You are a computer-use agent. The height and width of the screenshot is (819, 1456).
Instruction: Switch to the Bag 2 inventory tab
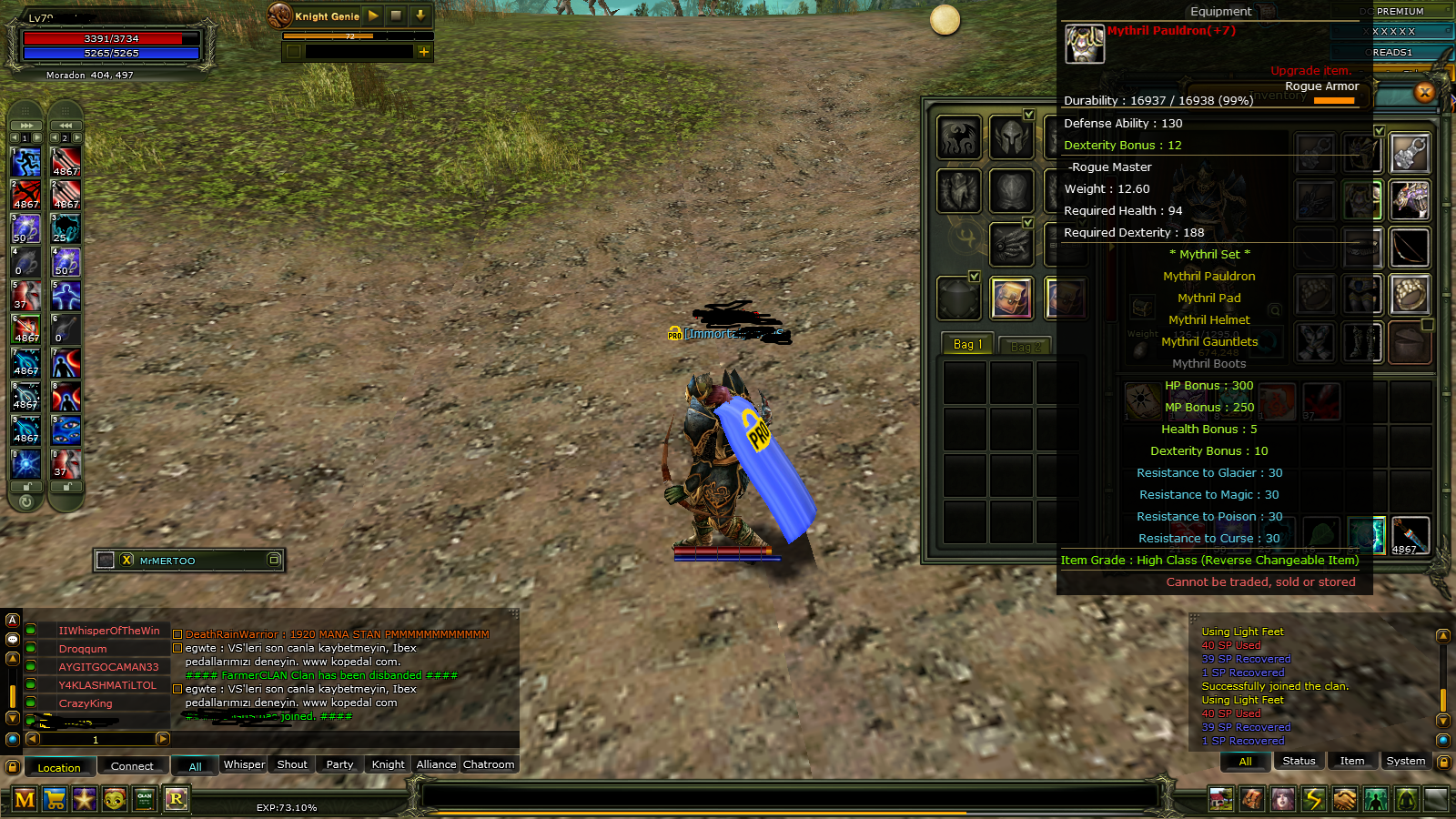click(1025, 345)
